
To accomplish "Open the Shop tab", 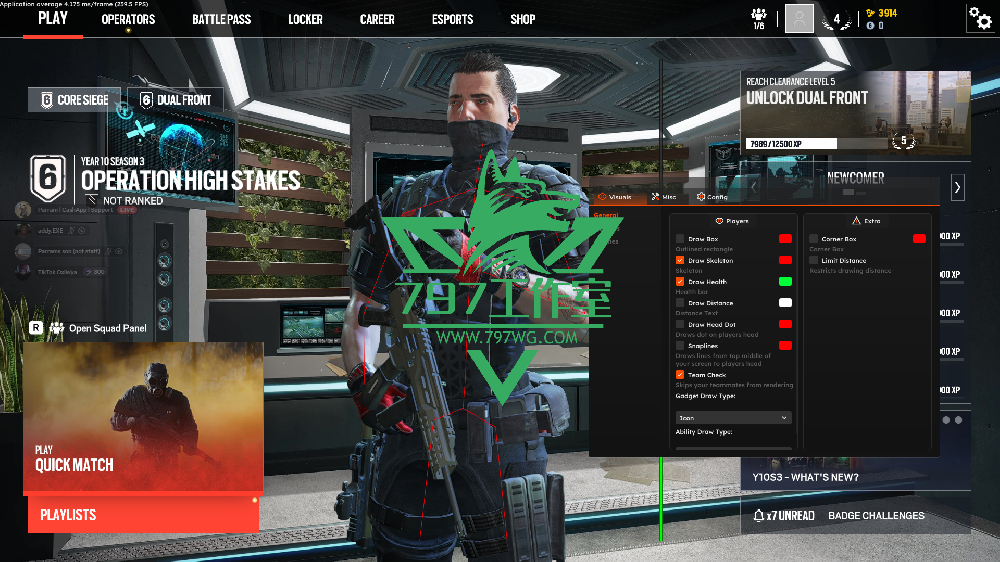I will click(x=522, y=19).
